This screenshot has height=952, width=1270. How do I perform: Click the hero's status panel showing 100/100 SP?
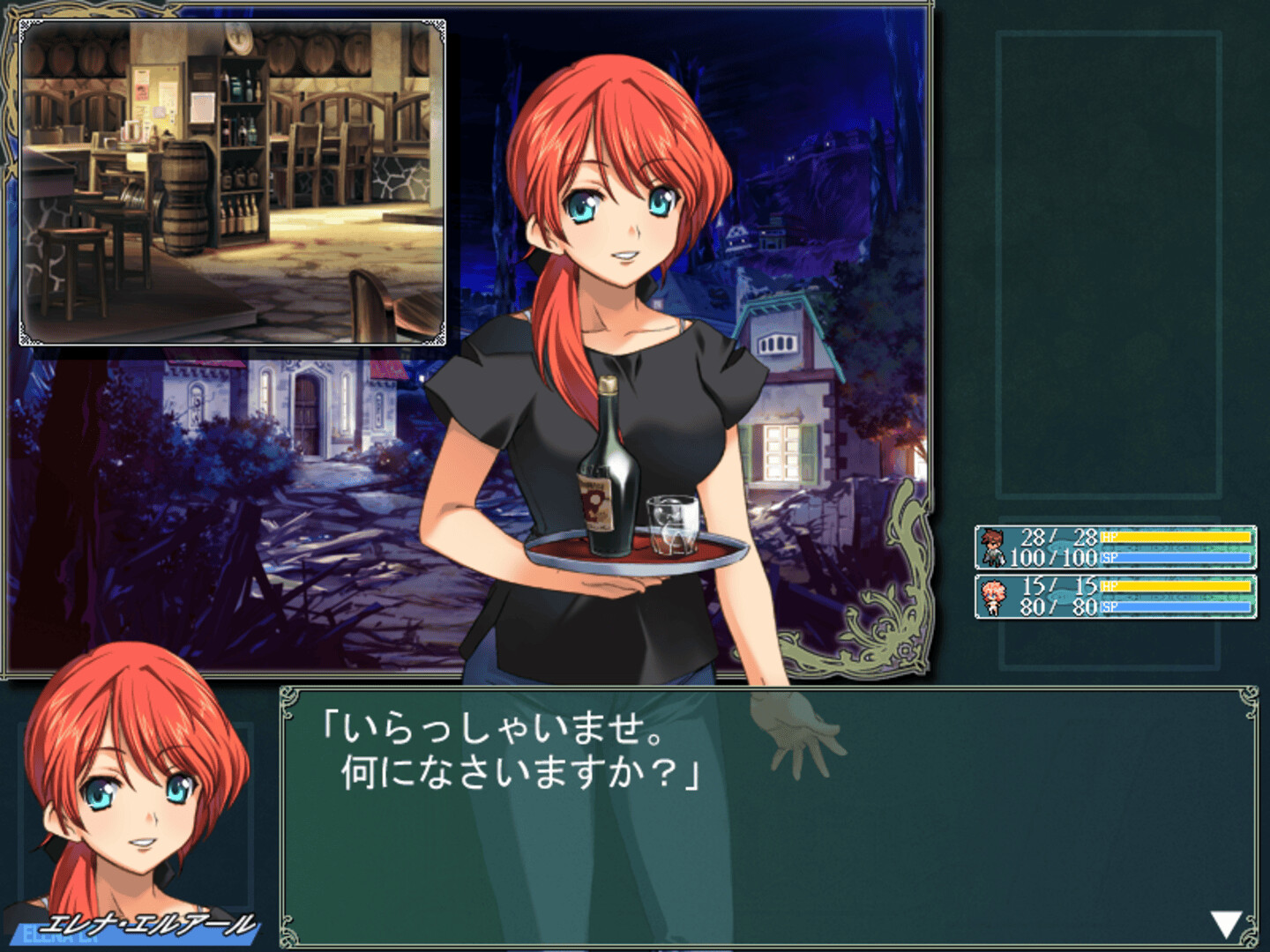point(1116,548)
